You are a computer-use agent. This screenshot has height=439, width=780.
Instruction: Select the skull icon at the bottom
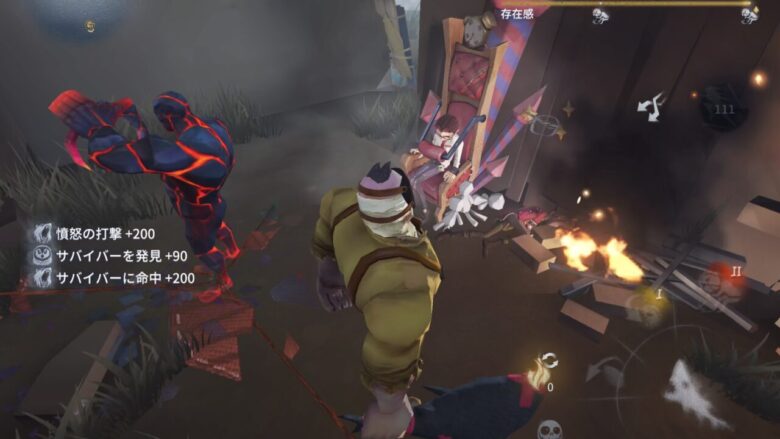click(x=549, y=429)
